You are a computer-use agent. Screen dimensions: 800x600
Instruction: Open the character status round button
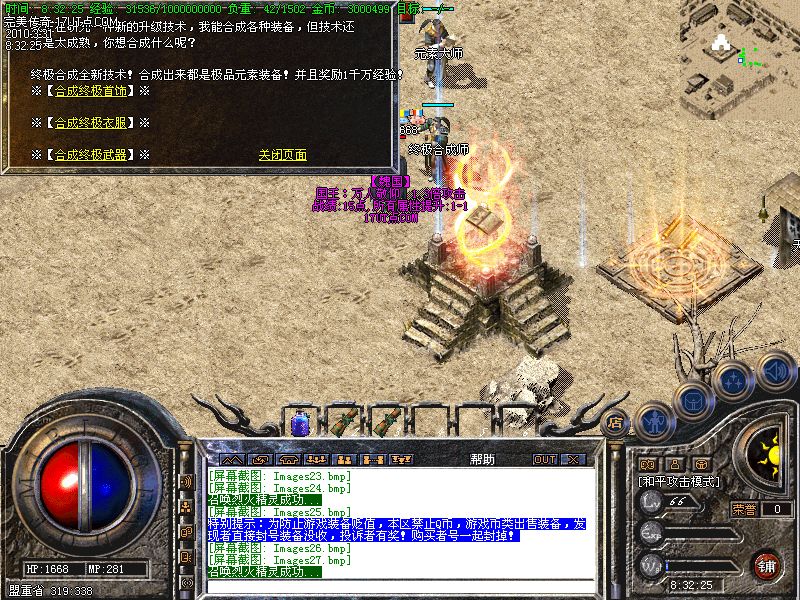point(654,420)
